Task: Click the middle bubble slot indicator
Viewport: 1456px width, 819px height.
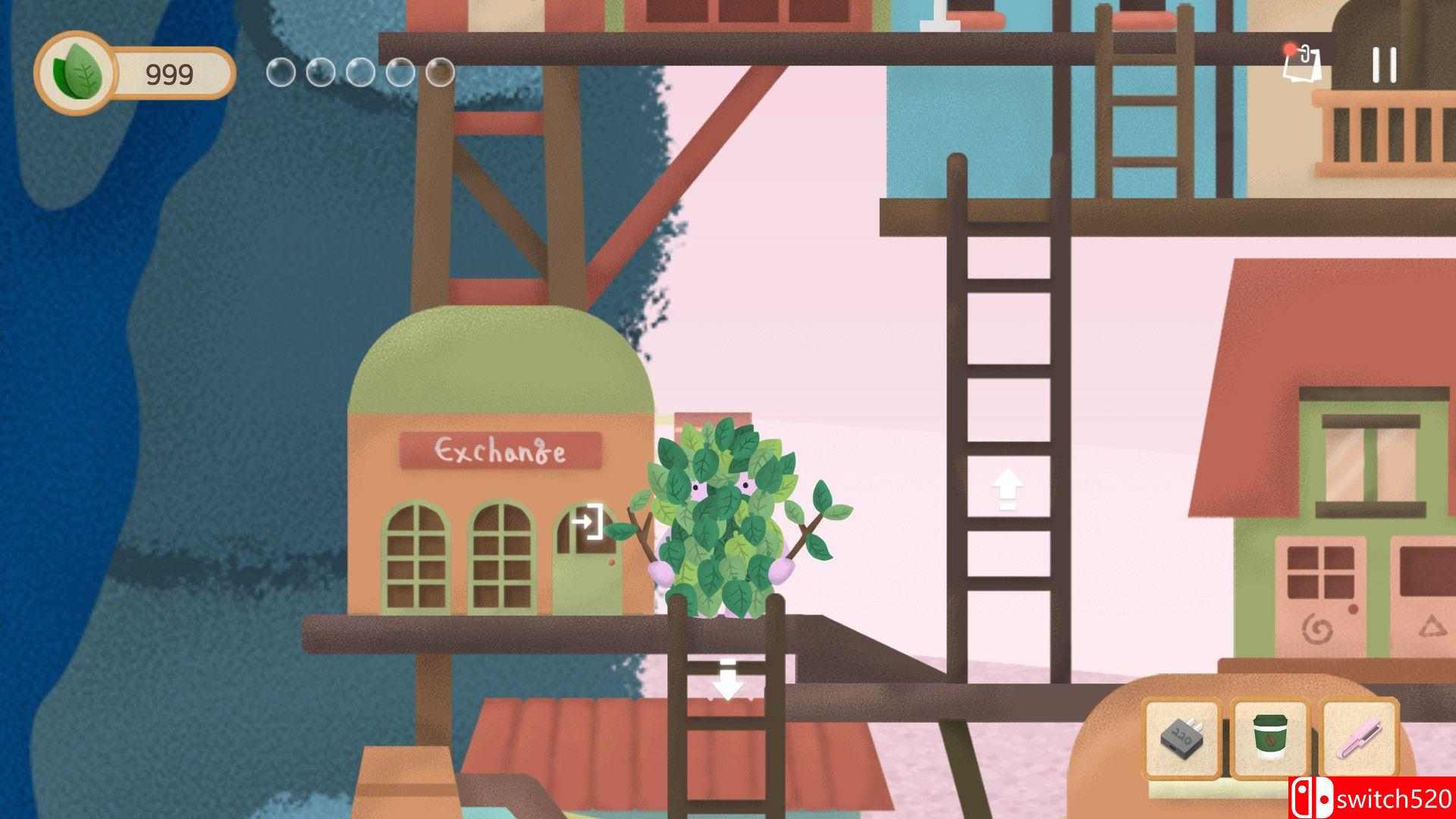Action: click(359, 73)
